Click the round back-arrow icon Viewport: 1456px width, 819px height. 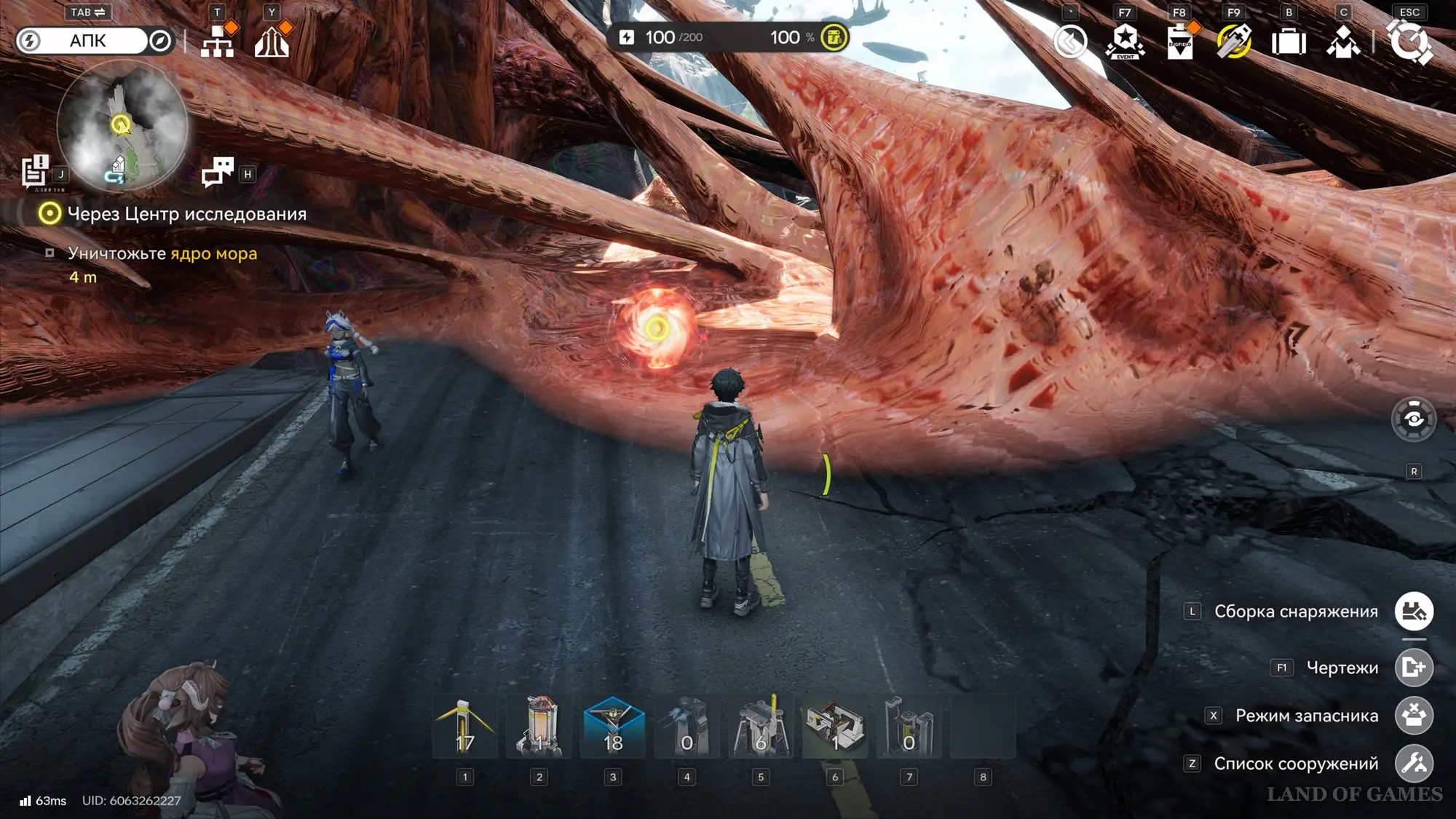1070,41
